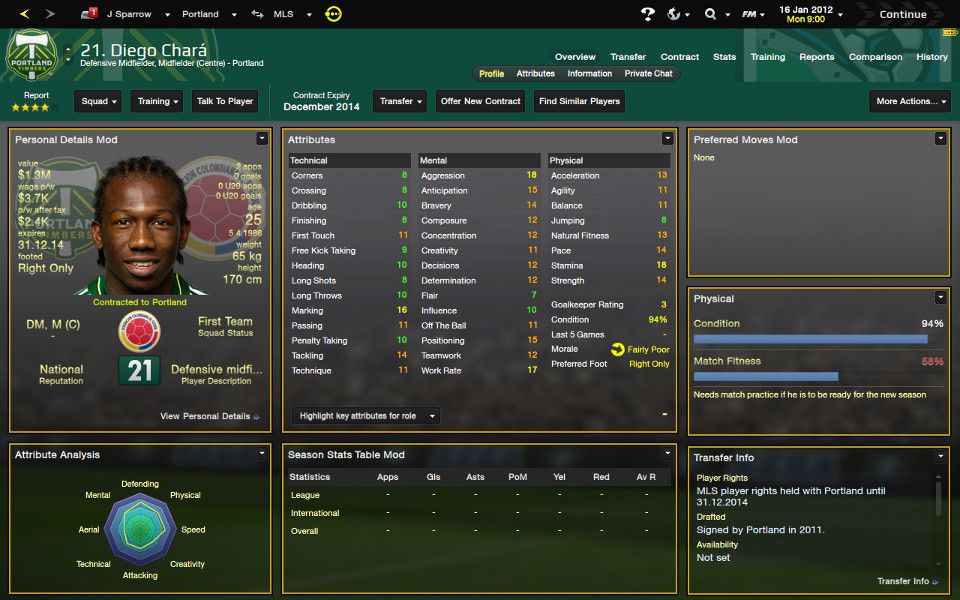Open Highlight key attributes for role dropdown

tap(366, 416)
